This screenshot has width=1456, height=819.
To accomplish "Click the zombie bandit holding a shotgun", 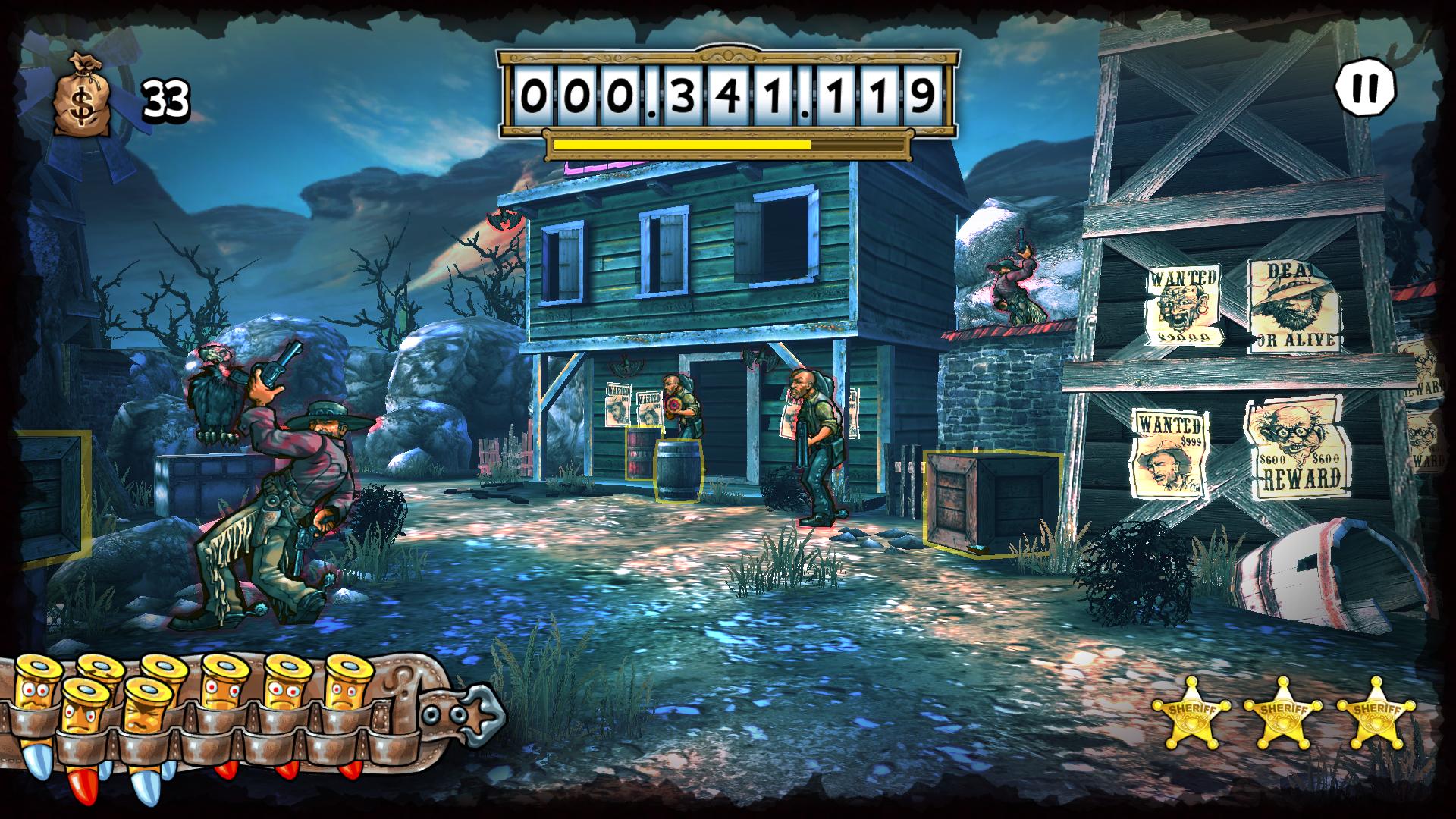I will (x=811, y=432).
